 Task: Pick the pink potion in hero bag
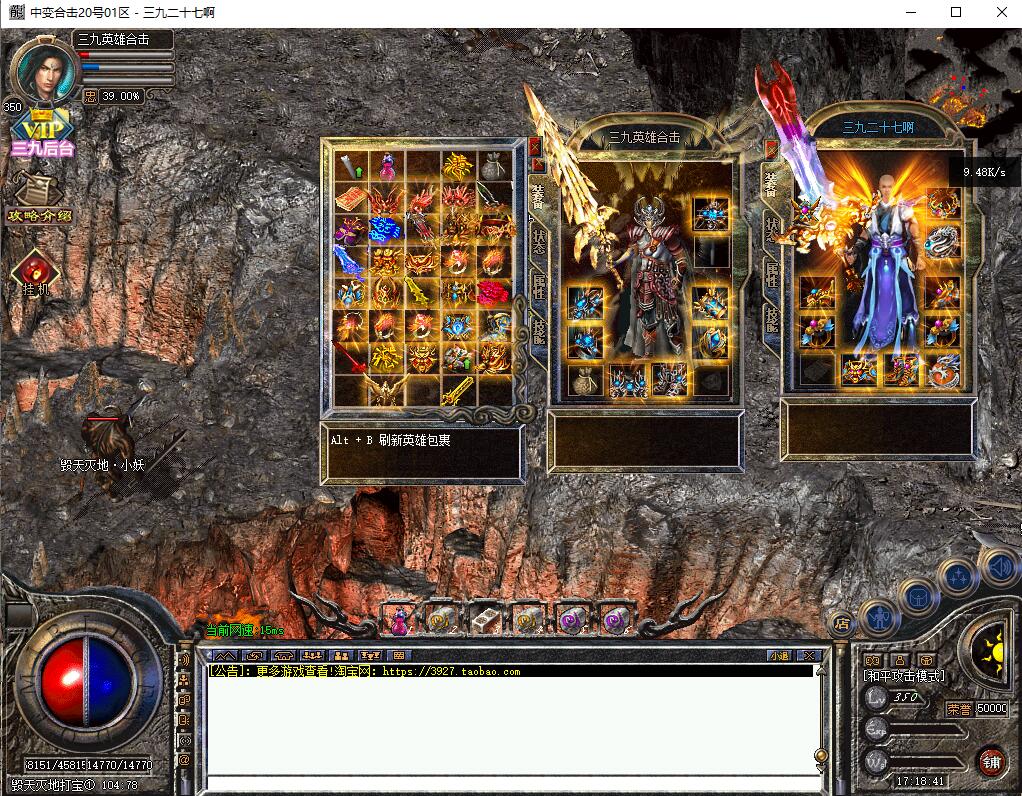pyautogui.click(x=386, y=166)
